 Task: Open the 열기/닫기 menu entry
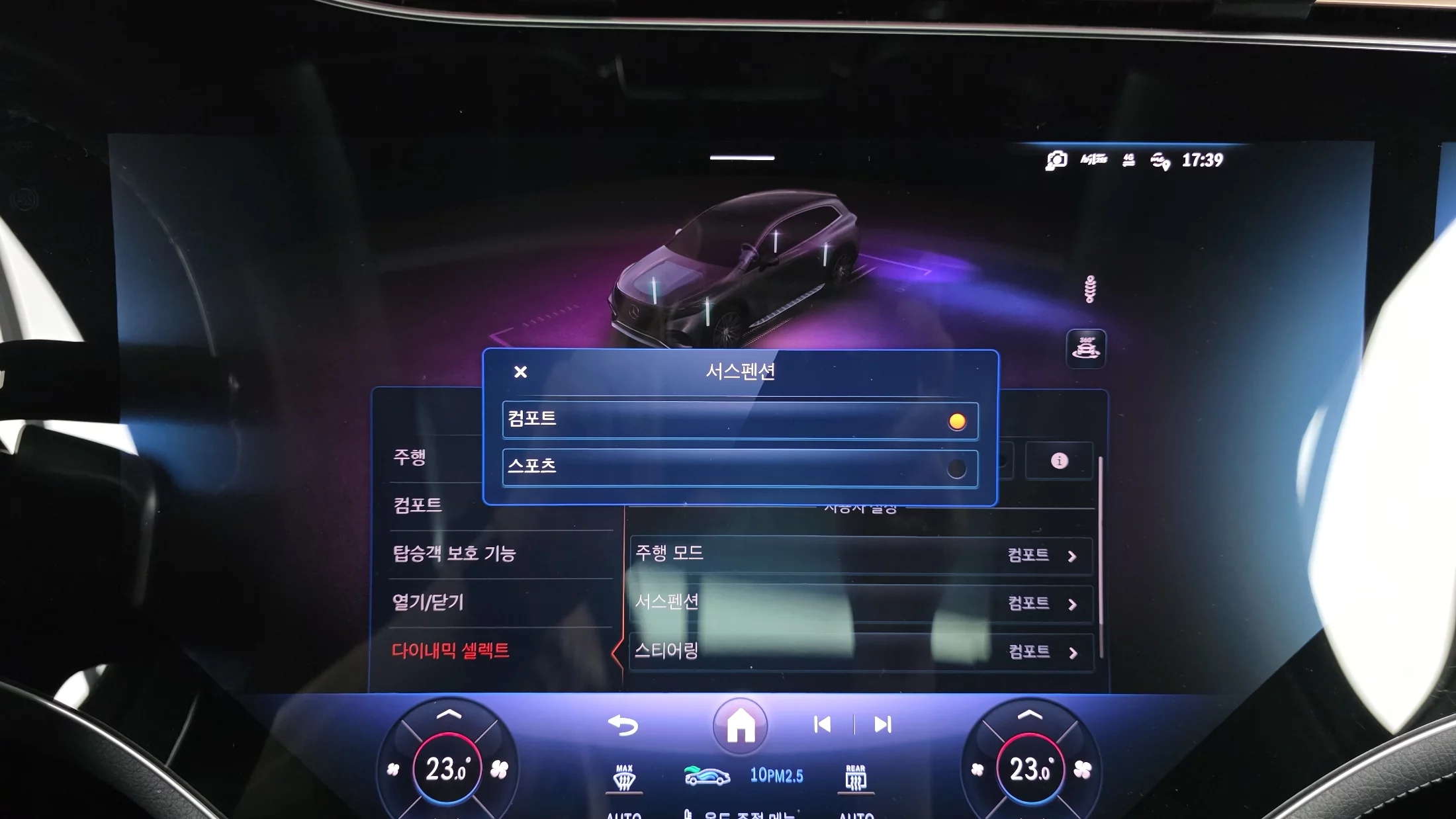(428, 602)
